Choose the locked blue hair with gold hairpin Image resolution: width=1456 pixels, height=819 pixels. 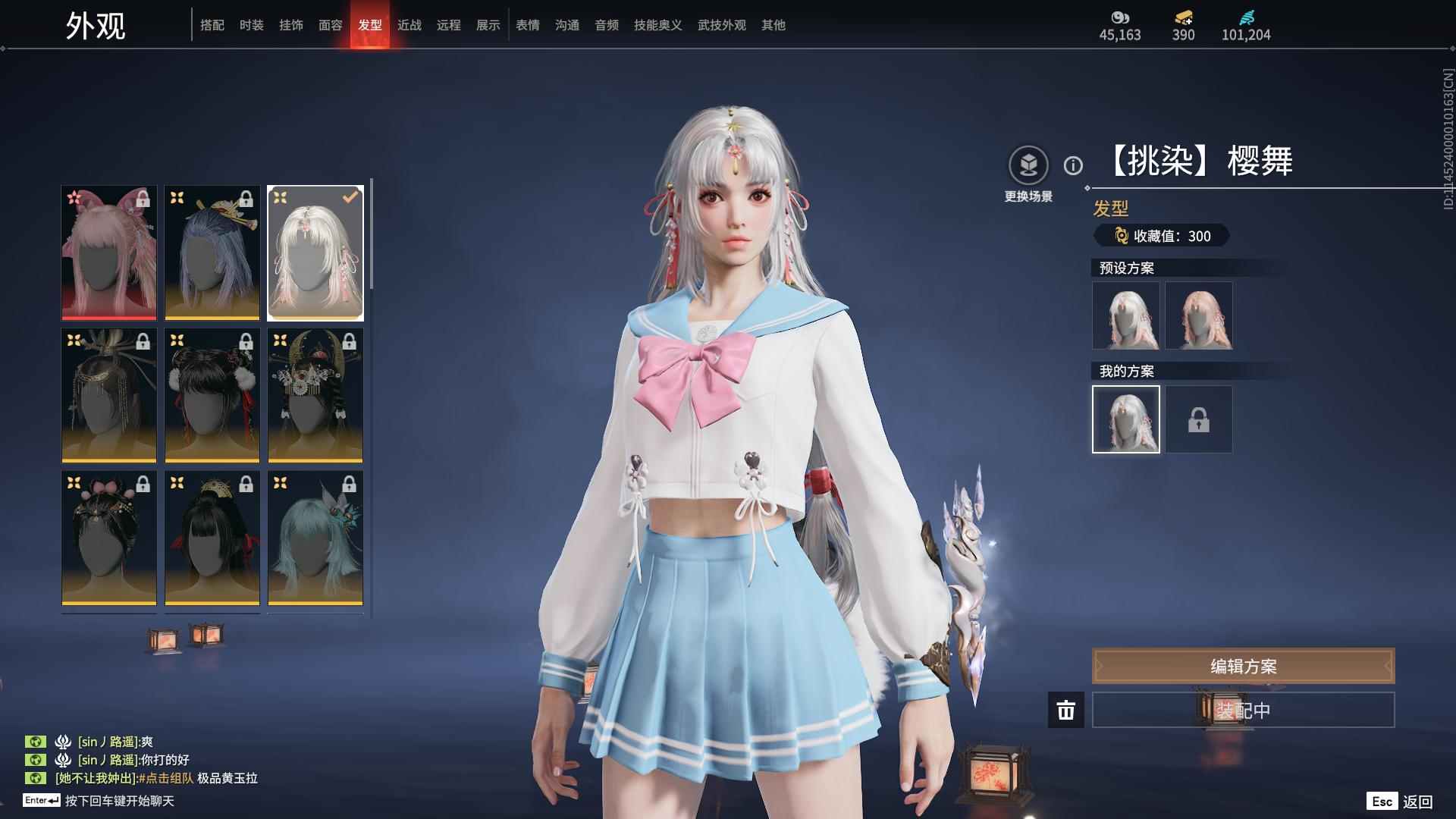(x=212, y=253)
